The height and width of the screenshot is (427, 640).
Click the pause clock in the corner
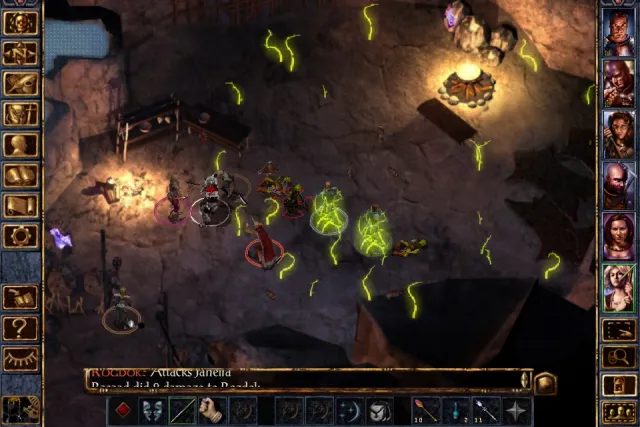pos(18,408)
